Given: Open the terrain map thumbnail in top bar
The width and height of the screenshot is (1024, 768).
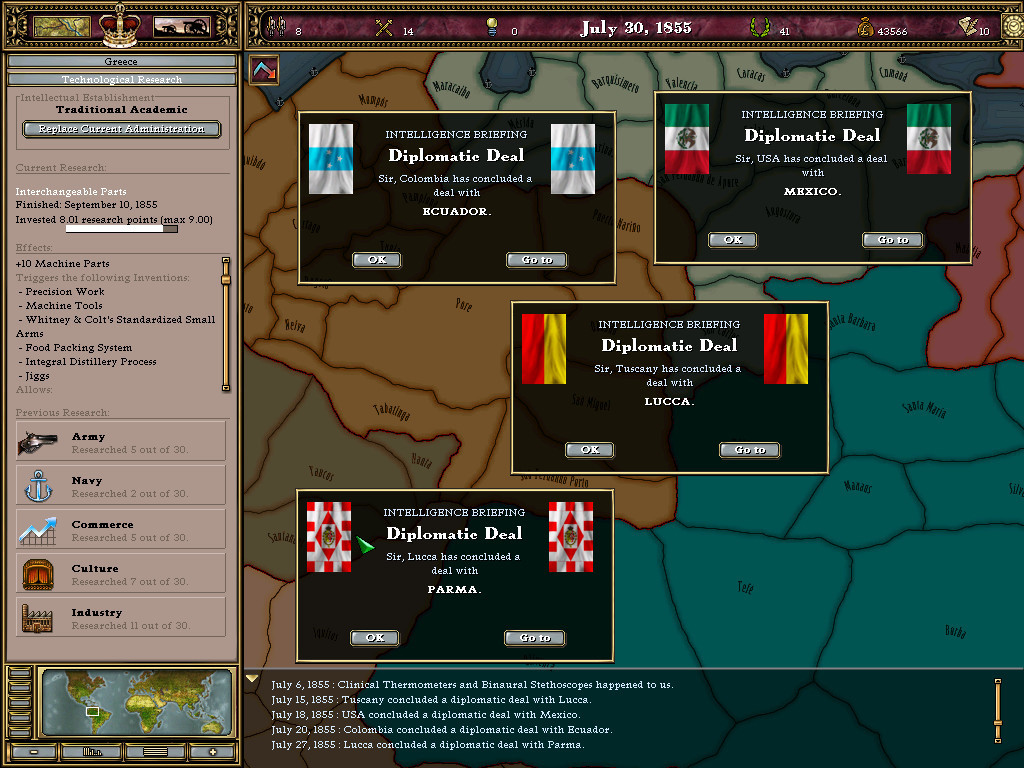Looking at the screenshot, I should 62,27.
